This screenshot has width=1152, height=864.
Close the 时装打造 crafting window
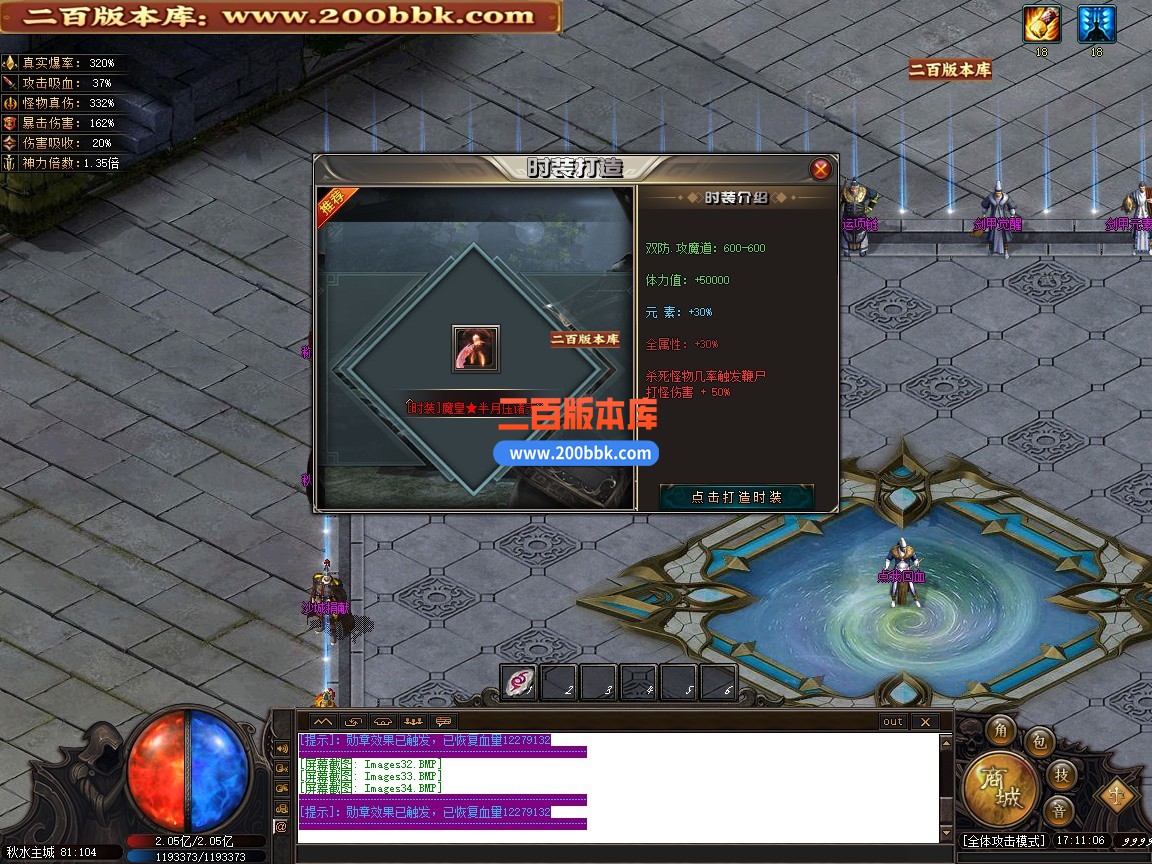coord(821,169)
